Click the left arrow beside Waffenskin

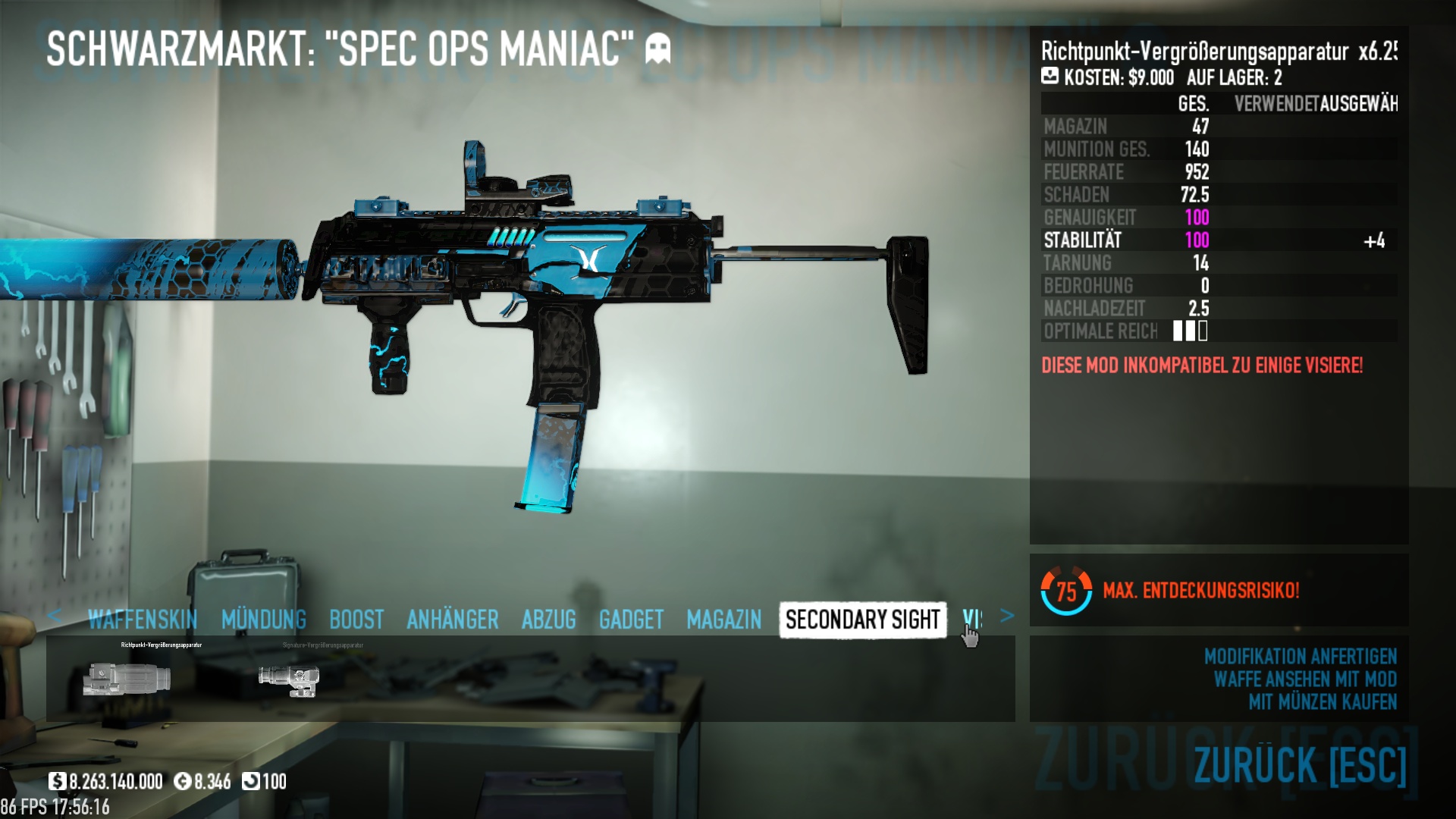54,616
